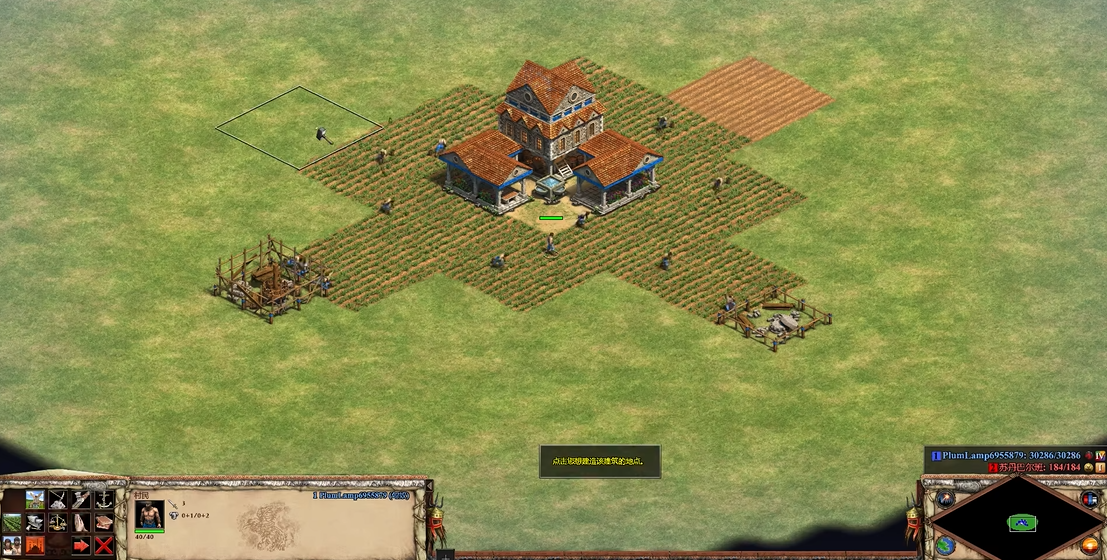Click the orange sunset minimap button

click(x=1090, y=545)
